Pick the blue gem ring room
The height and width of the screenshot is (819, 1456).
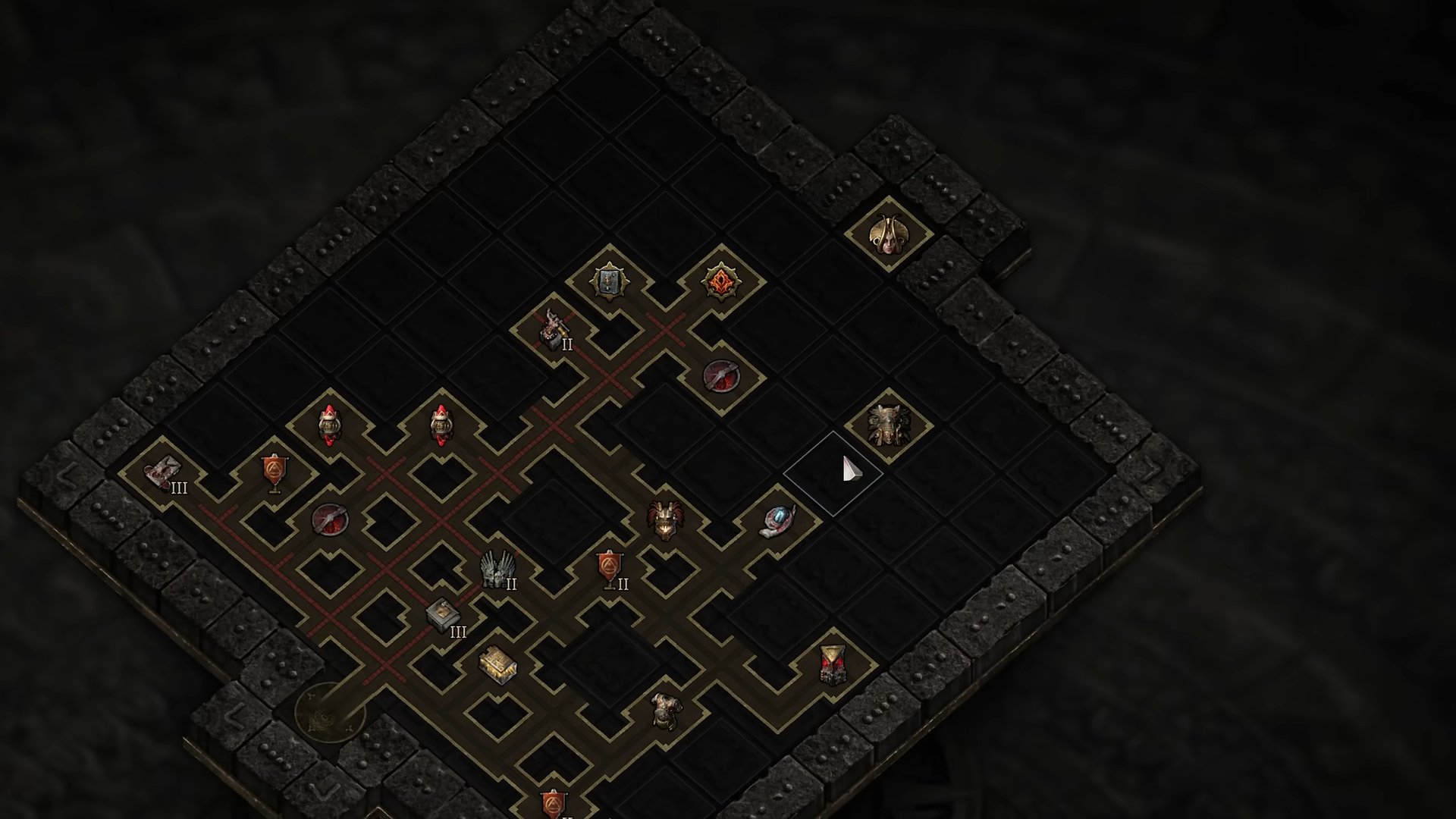click(777, 522)
